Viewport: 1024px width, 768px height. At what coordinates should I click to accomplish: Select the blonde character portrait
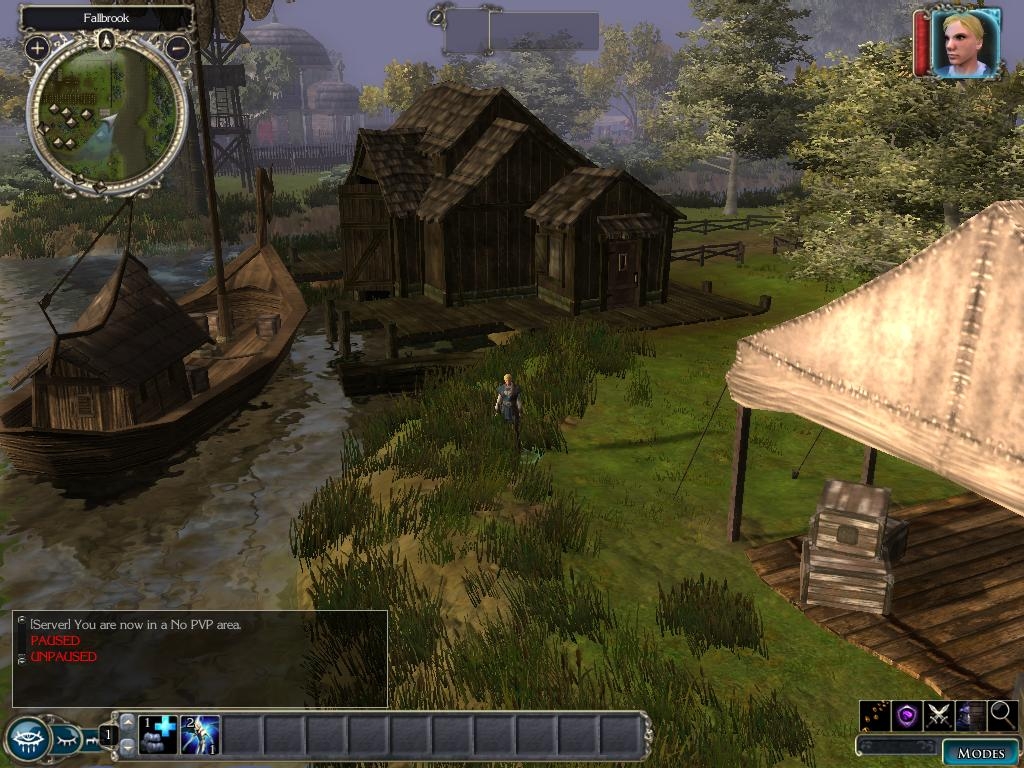pyautogui.click(x=965, y=43)
